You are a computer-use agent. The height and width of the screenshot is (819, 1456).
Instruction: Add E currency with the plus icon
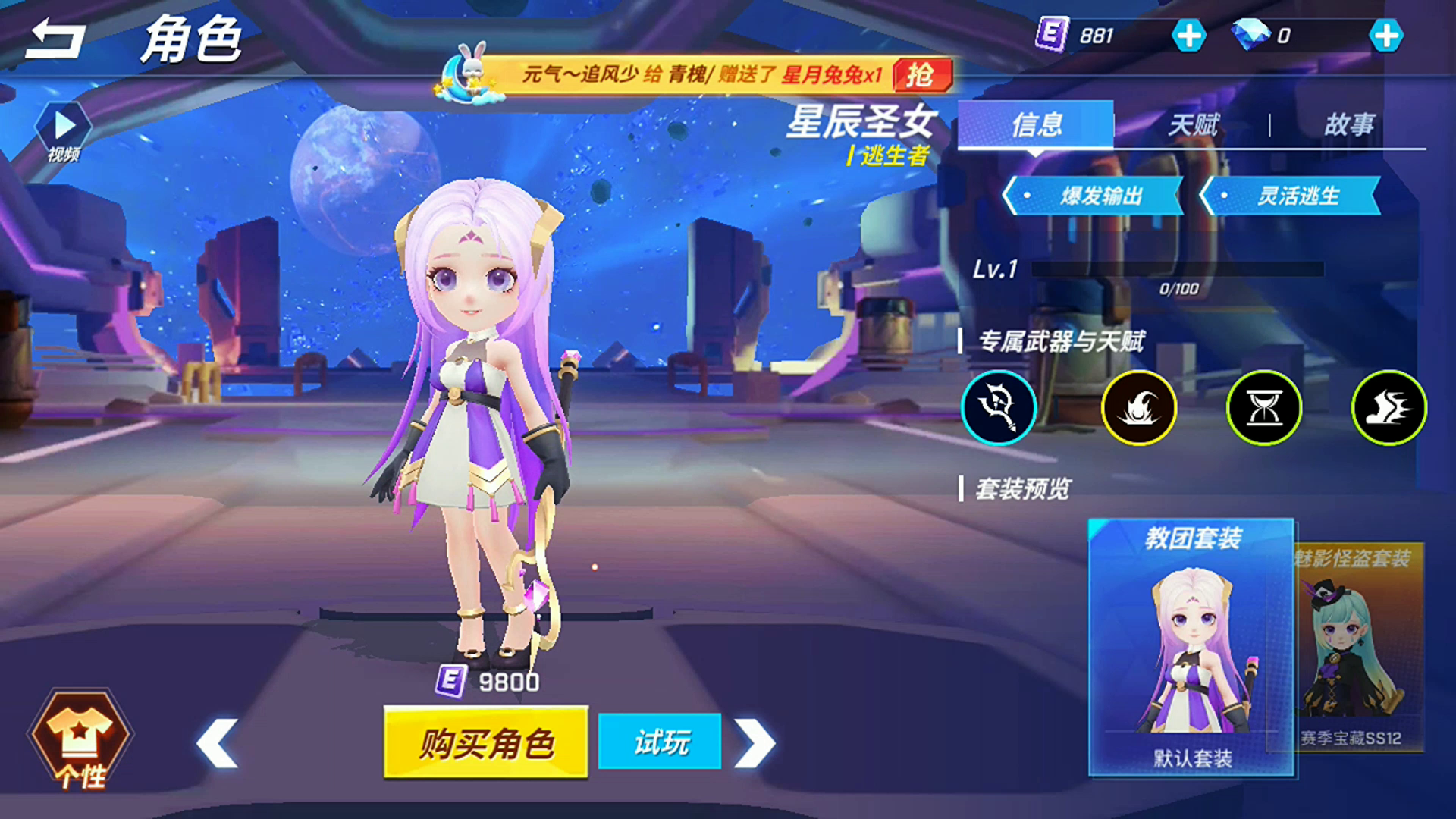click(1189, 33)
